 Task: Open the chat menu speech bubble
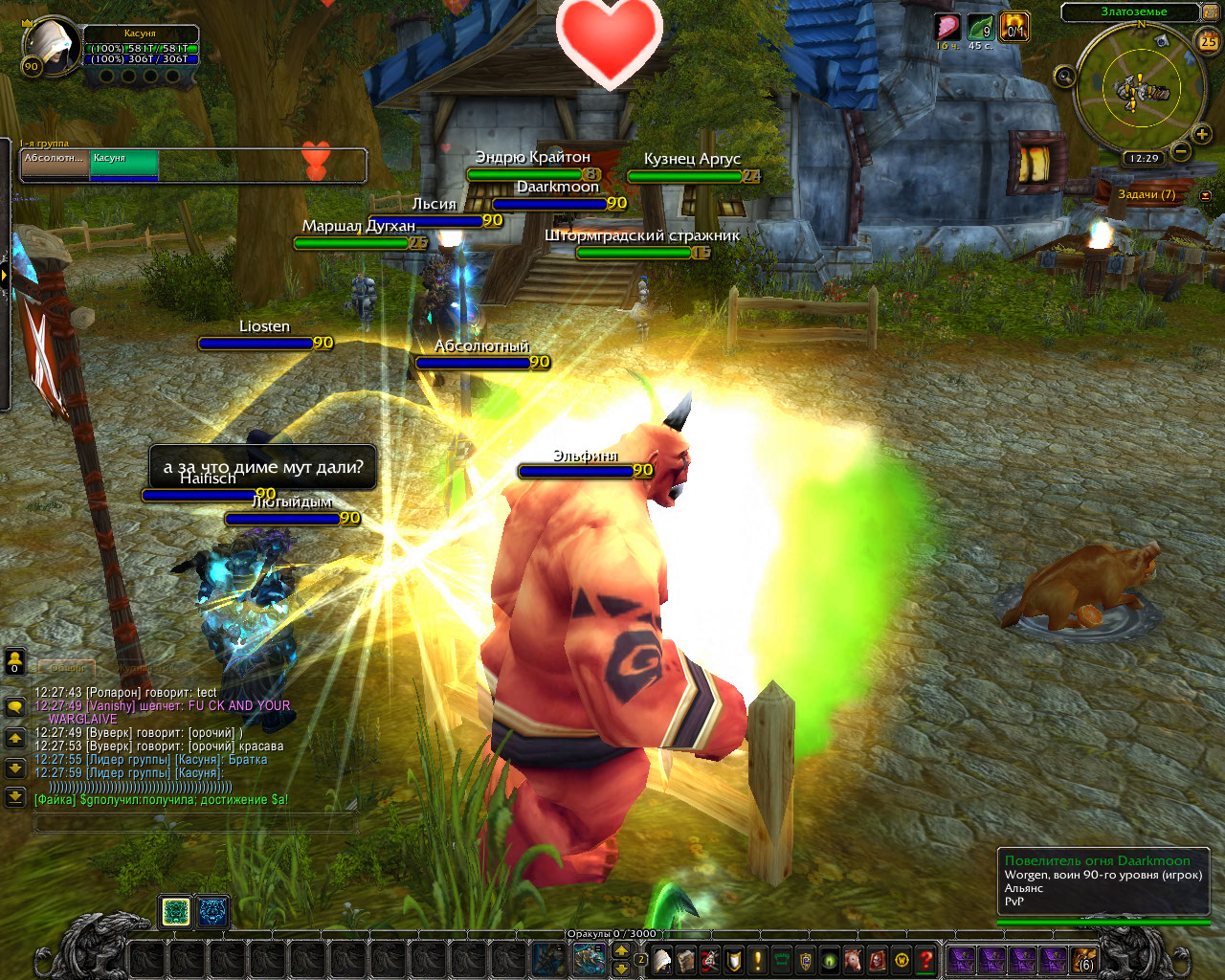(x=14, y=707)
